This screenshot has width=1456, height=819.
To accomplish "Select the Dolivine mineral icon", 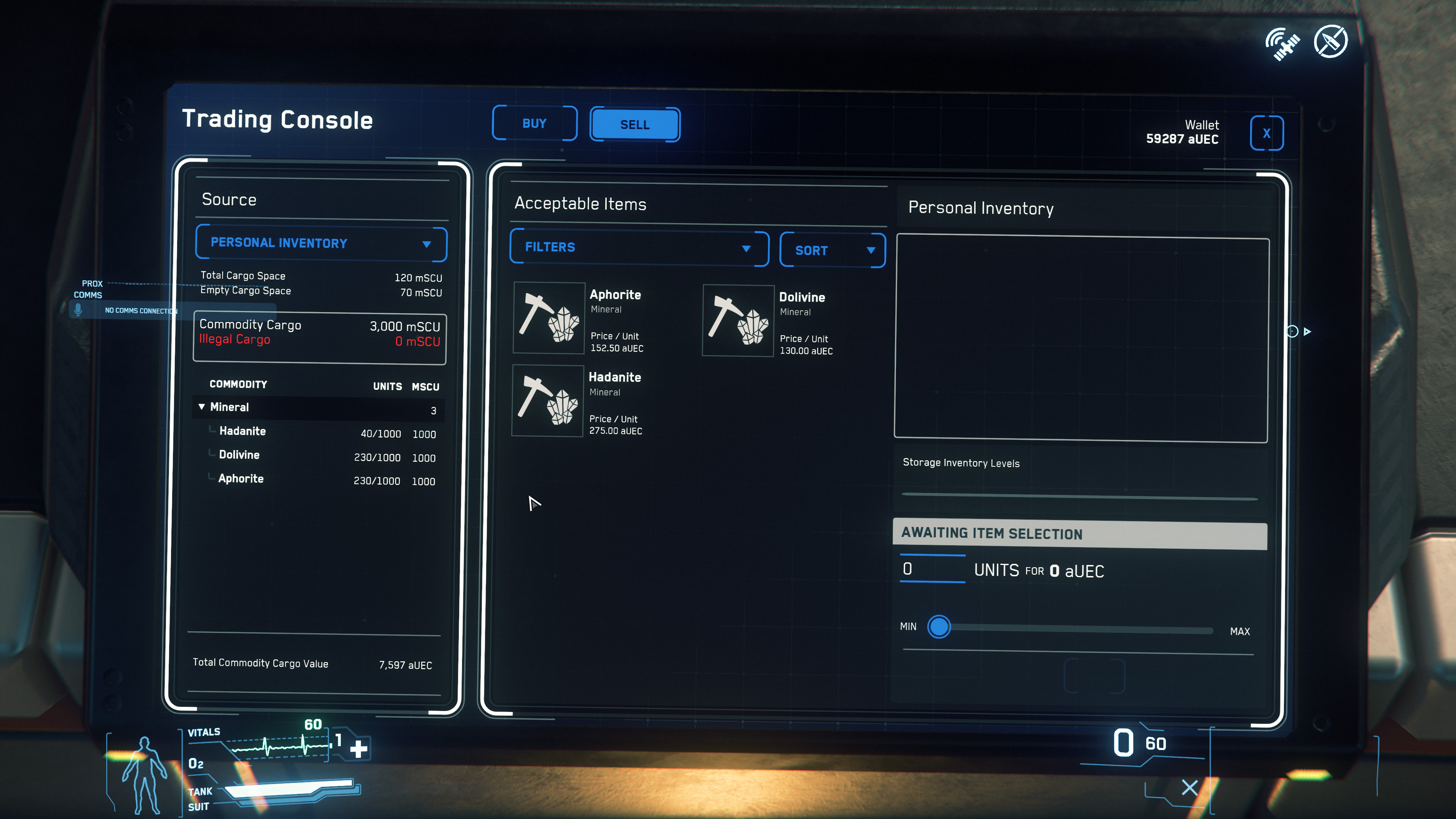I will point(738,321).
